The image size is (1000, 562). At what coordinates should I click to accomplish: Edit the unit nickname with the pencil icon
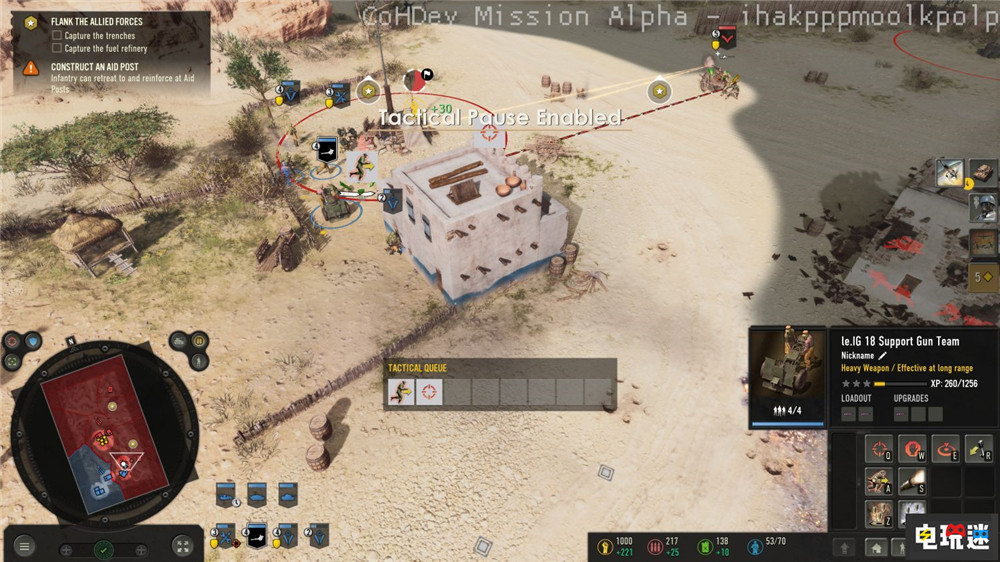coord(883,355)
